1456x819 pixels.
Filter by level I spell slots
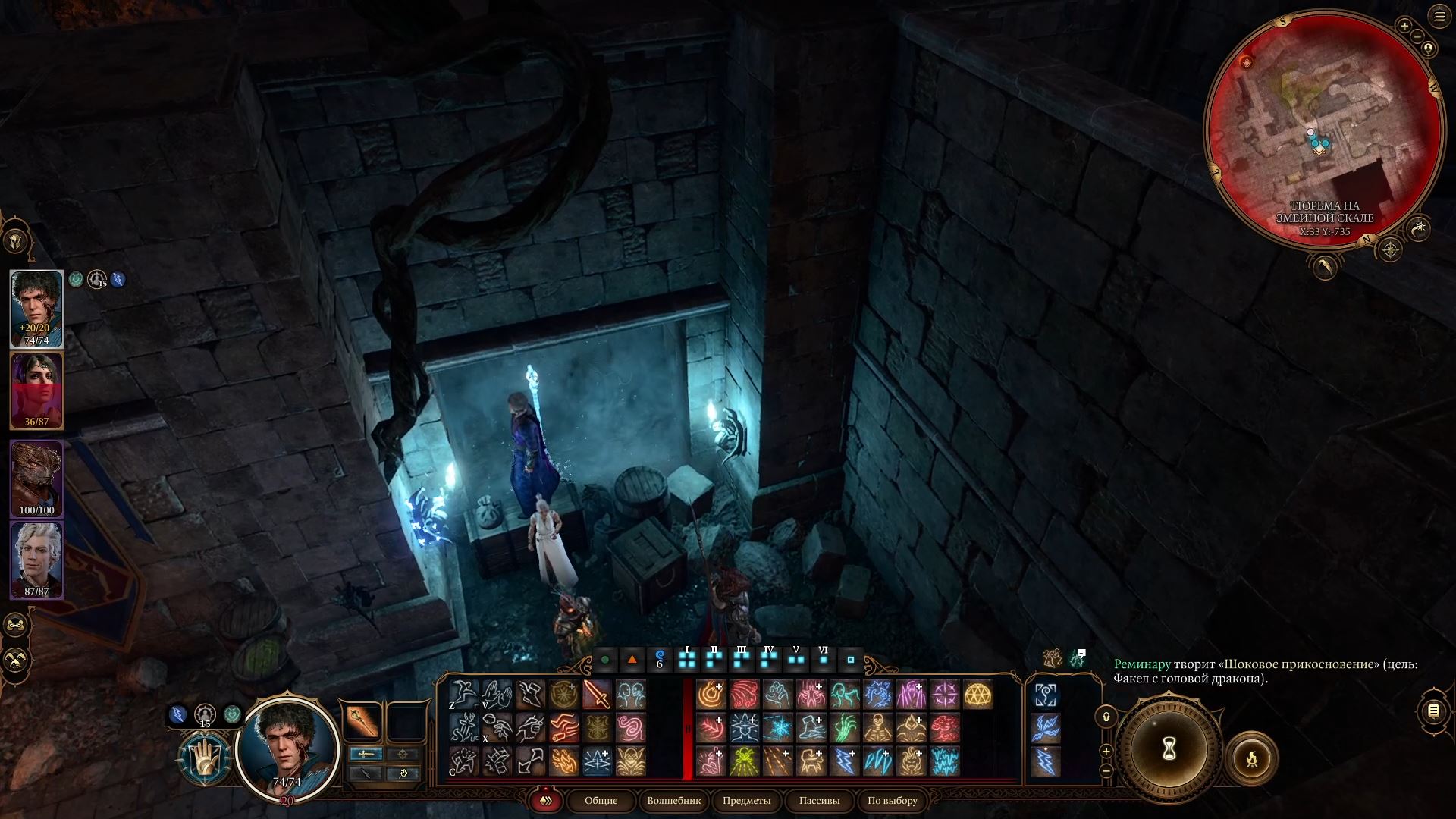[x=687, y=659]
